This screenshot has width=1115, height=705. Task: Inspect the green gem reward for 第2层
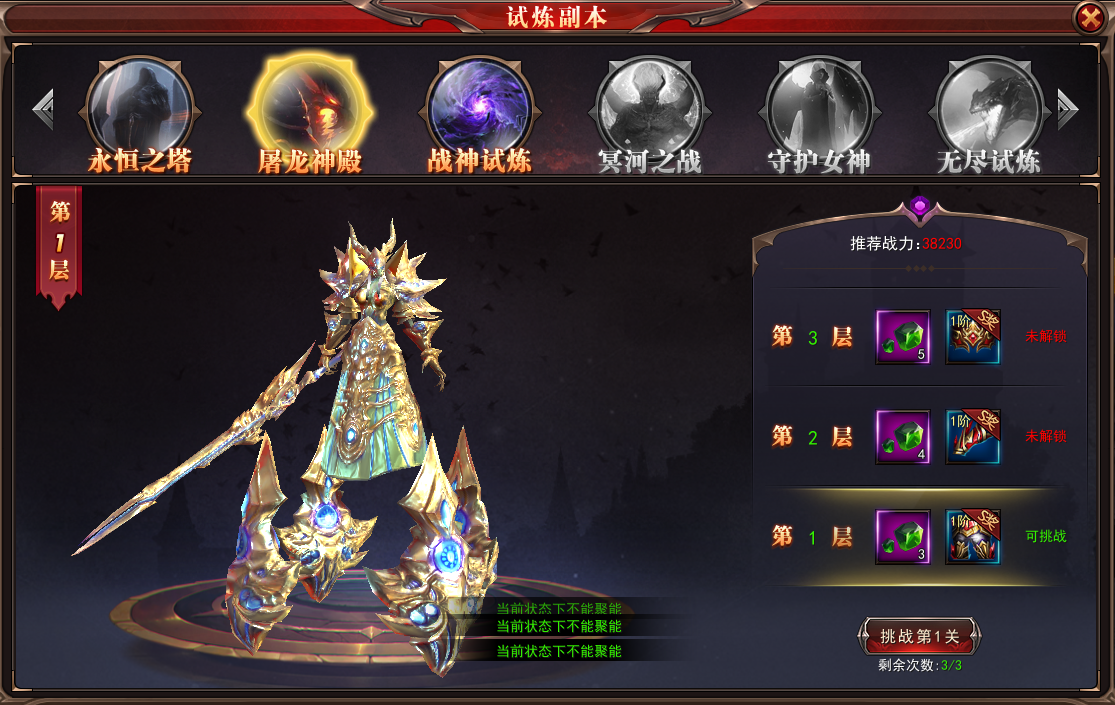pyautogui.click(x=903, y=437)
